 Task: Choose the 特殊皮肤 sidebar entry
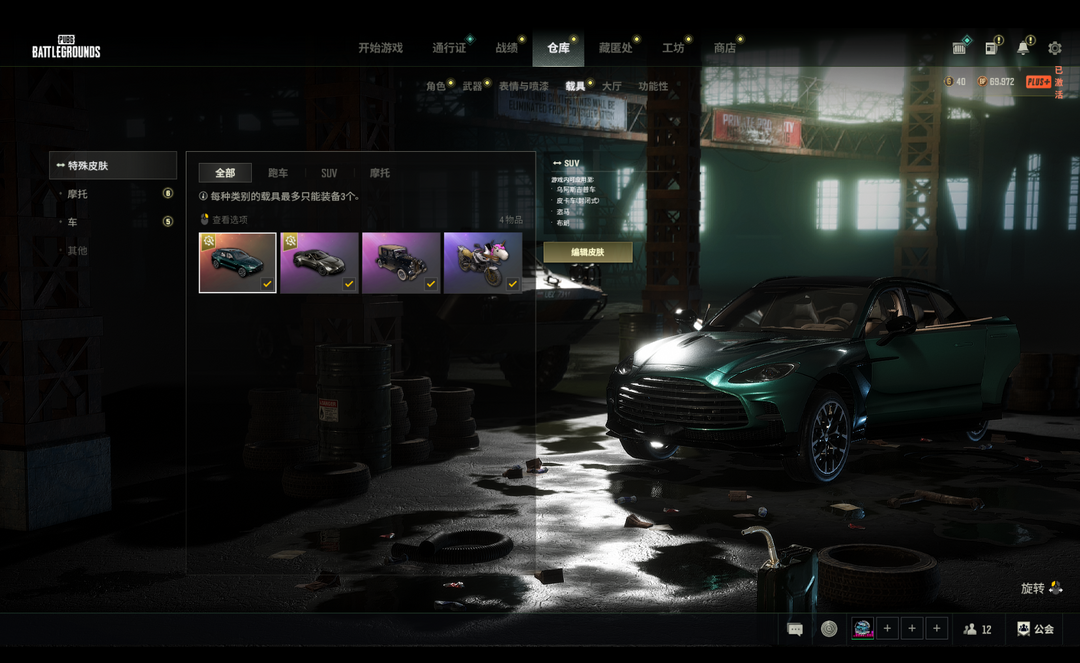coord(113,165)
